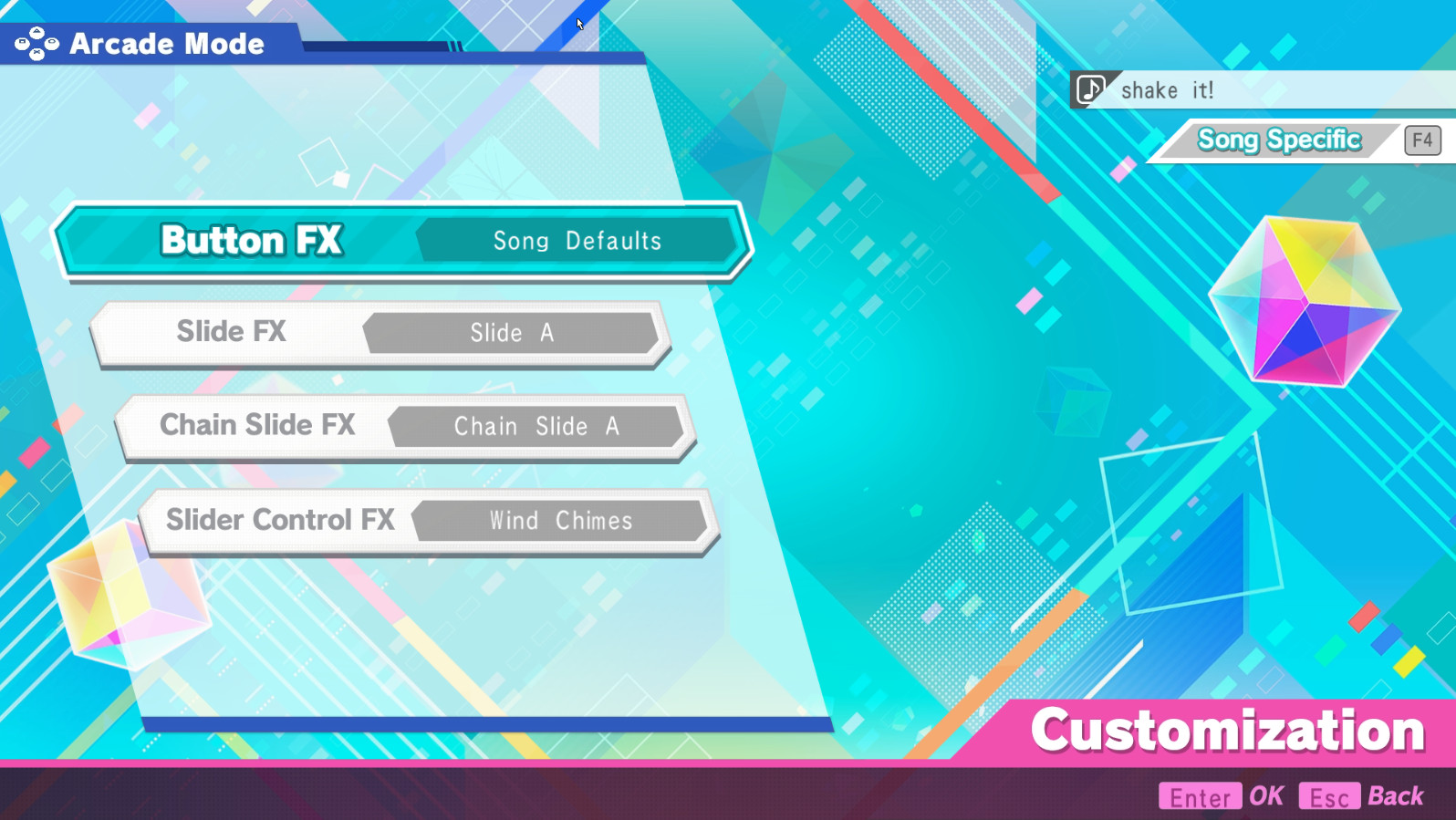Open the Song Defaults selector for Button FX
The image size is (1456, 820).
click(x=578, y=241)
